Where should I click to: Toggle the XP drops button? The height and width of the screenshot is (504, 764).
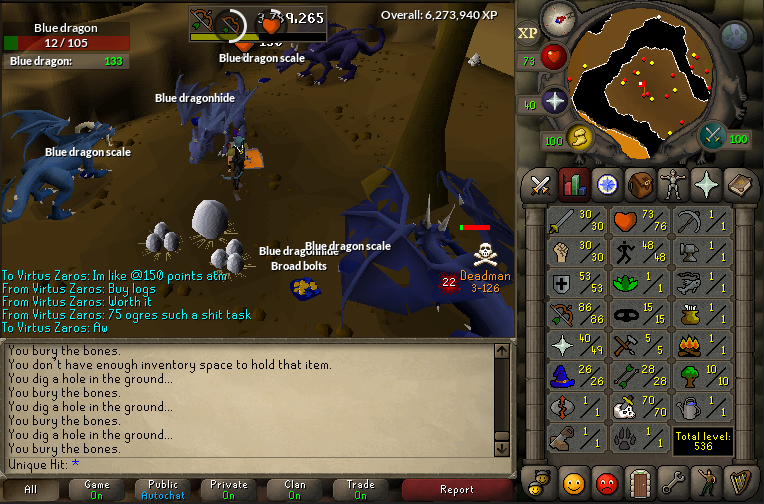pos(528,33)
